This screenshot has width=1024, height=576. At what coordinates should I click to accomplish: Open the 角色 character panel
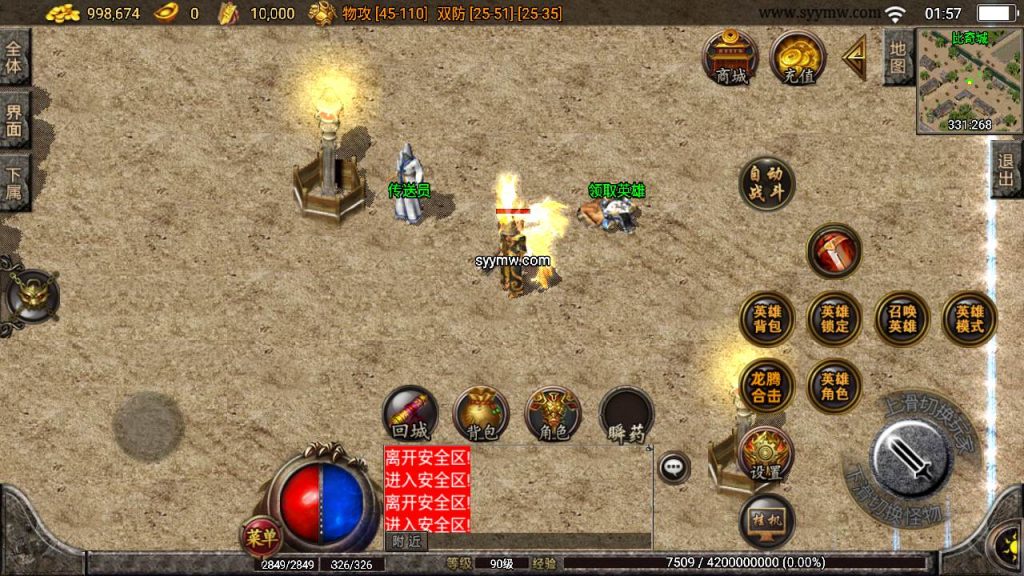(553, 414)
